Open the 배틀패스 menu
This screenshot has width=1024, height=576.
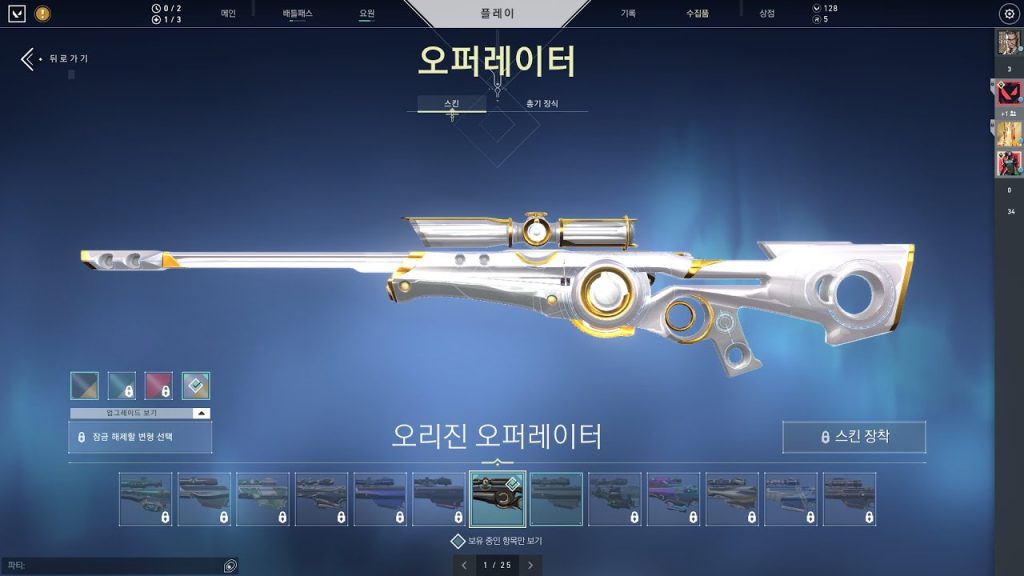click(x=297, y=13)
